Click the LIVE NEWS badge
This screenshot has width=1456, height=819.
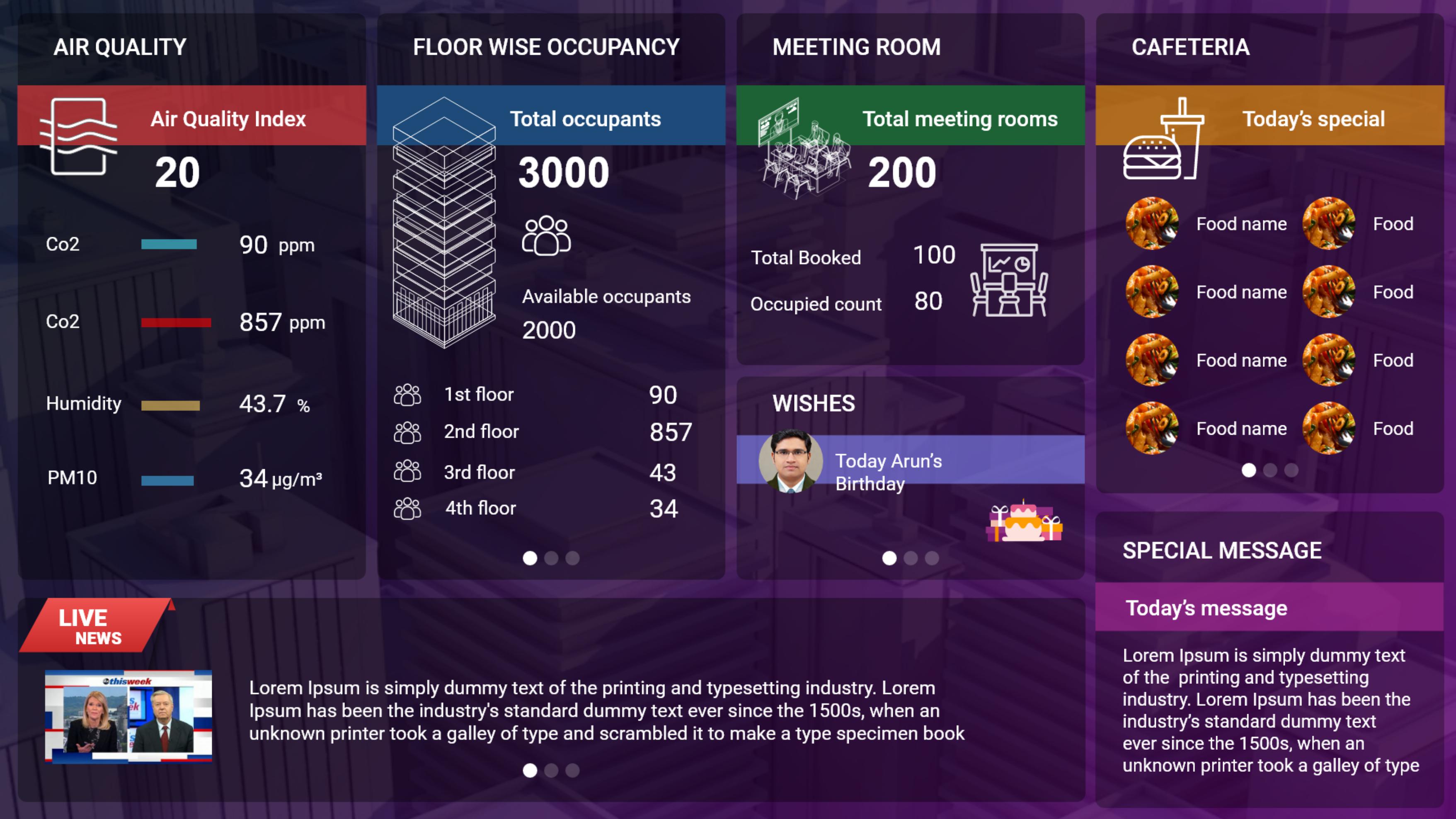click(x=93, y=626)
